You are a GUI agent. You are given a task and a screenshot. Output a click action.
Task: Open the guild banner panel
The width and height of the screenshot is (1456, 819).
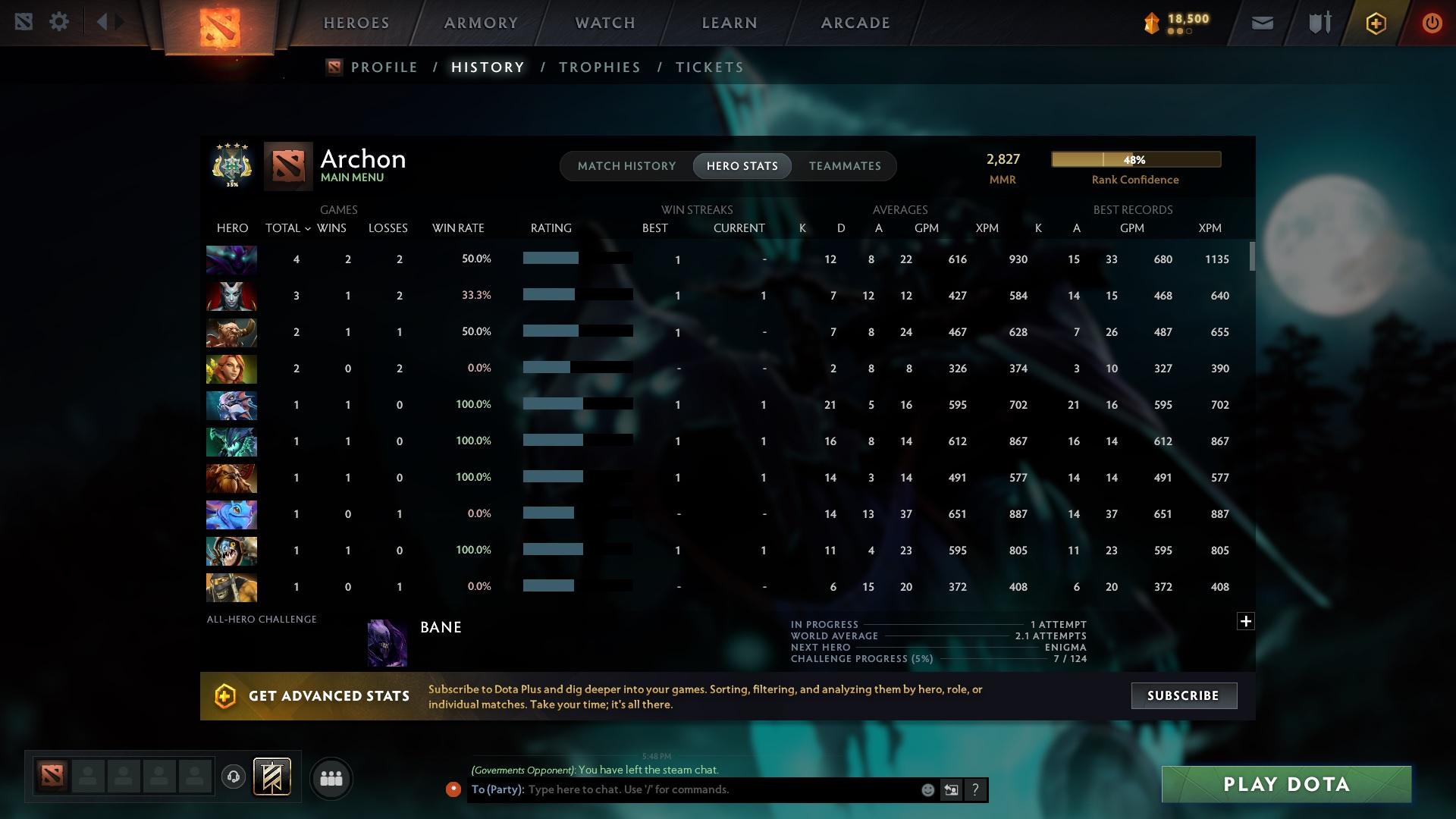[271, 777]
